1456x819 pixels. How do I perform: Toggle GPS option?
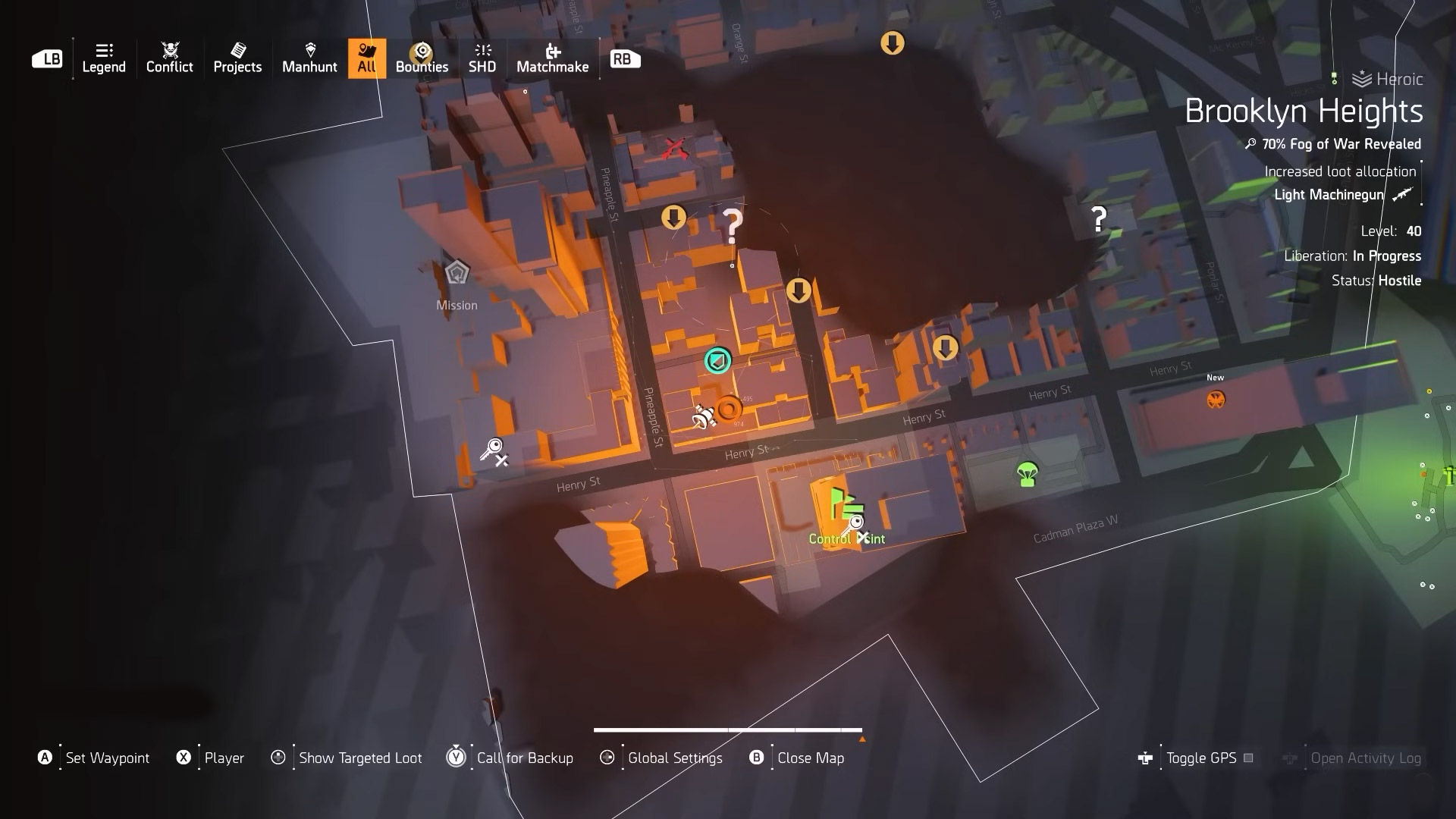point(1200,758)
